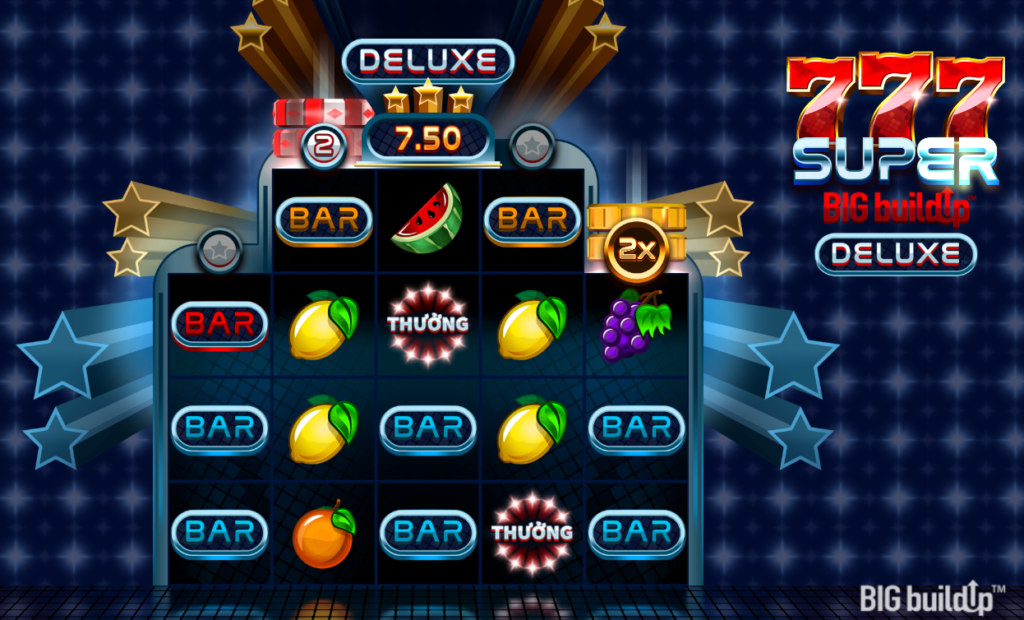Screen dimensions: 1024x620
Task: Click the purple grapes symbol
Action: point(636,325)
